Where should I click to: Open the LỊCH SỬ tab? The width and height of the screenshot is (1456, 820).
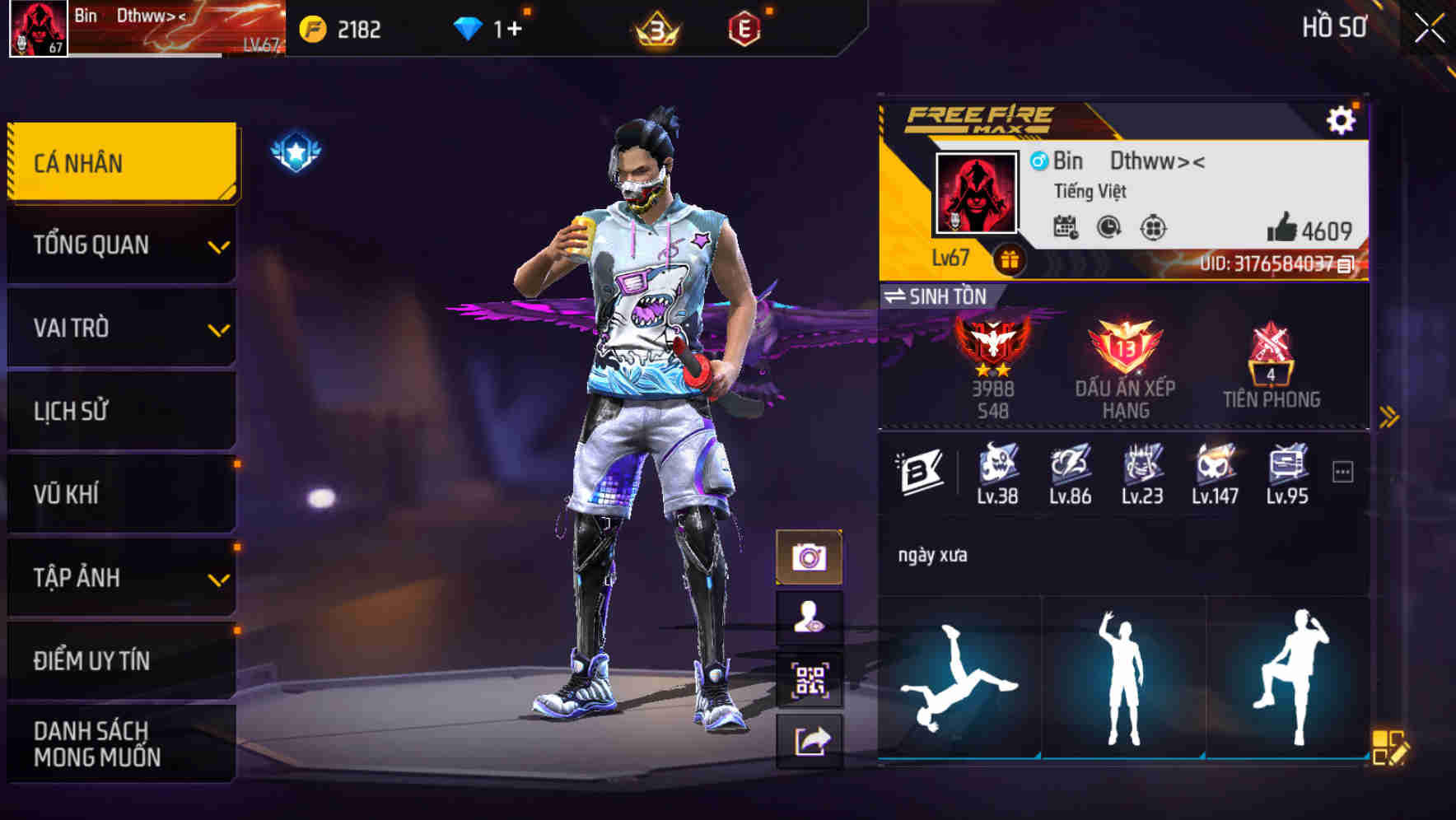[x=119, y=411]
